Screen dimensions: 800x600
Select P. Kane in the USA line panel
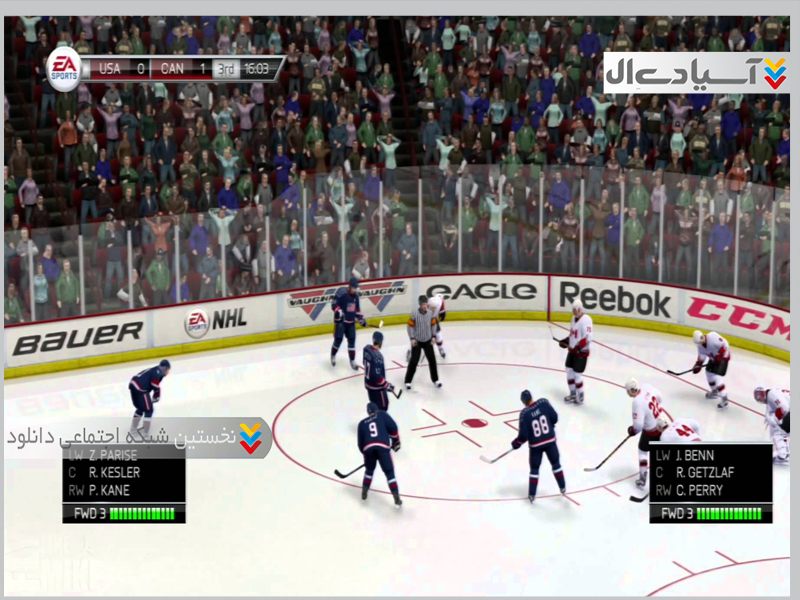[109, 490]
